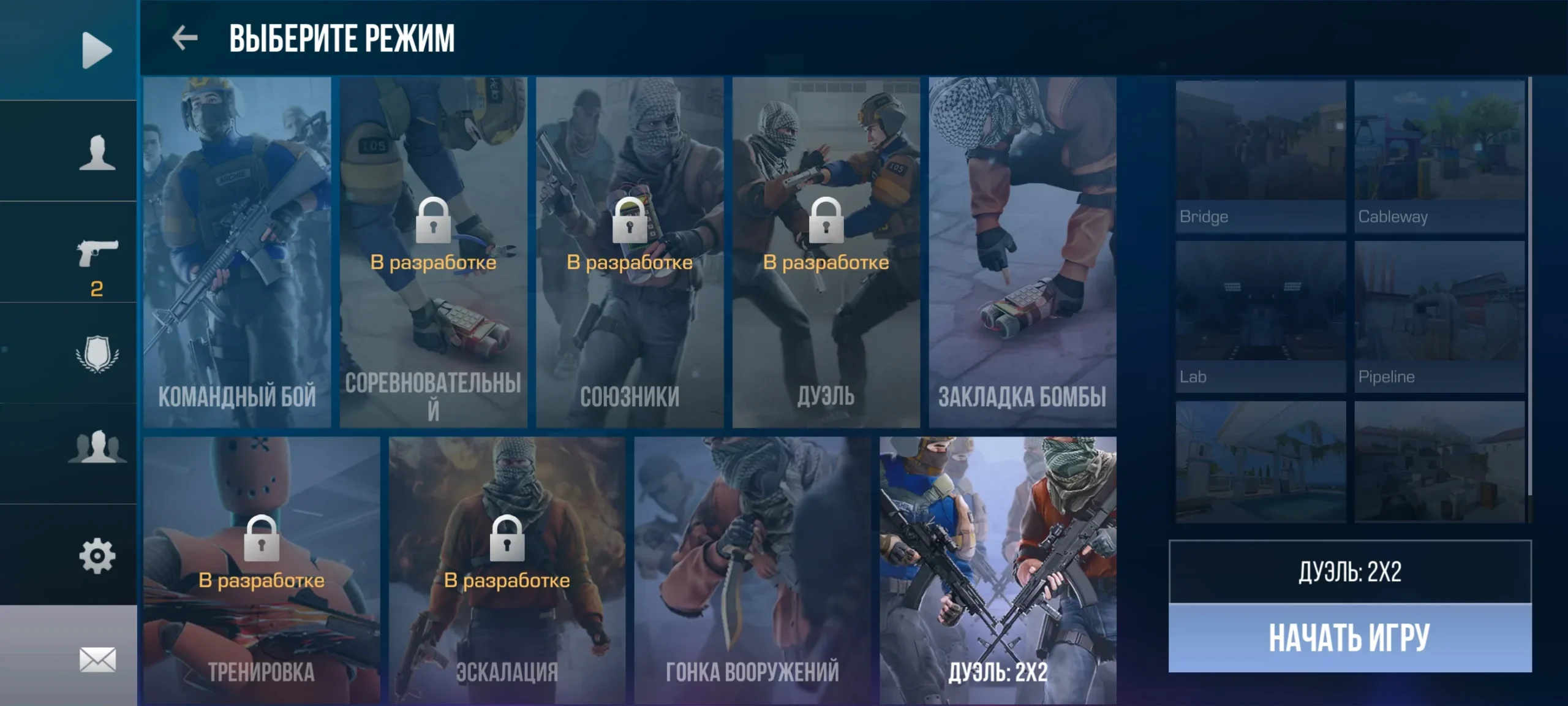
Task: Open the settings gear
Action: pyautogui.click(x=97, y=556)
